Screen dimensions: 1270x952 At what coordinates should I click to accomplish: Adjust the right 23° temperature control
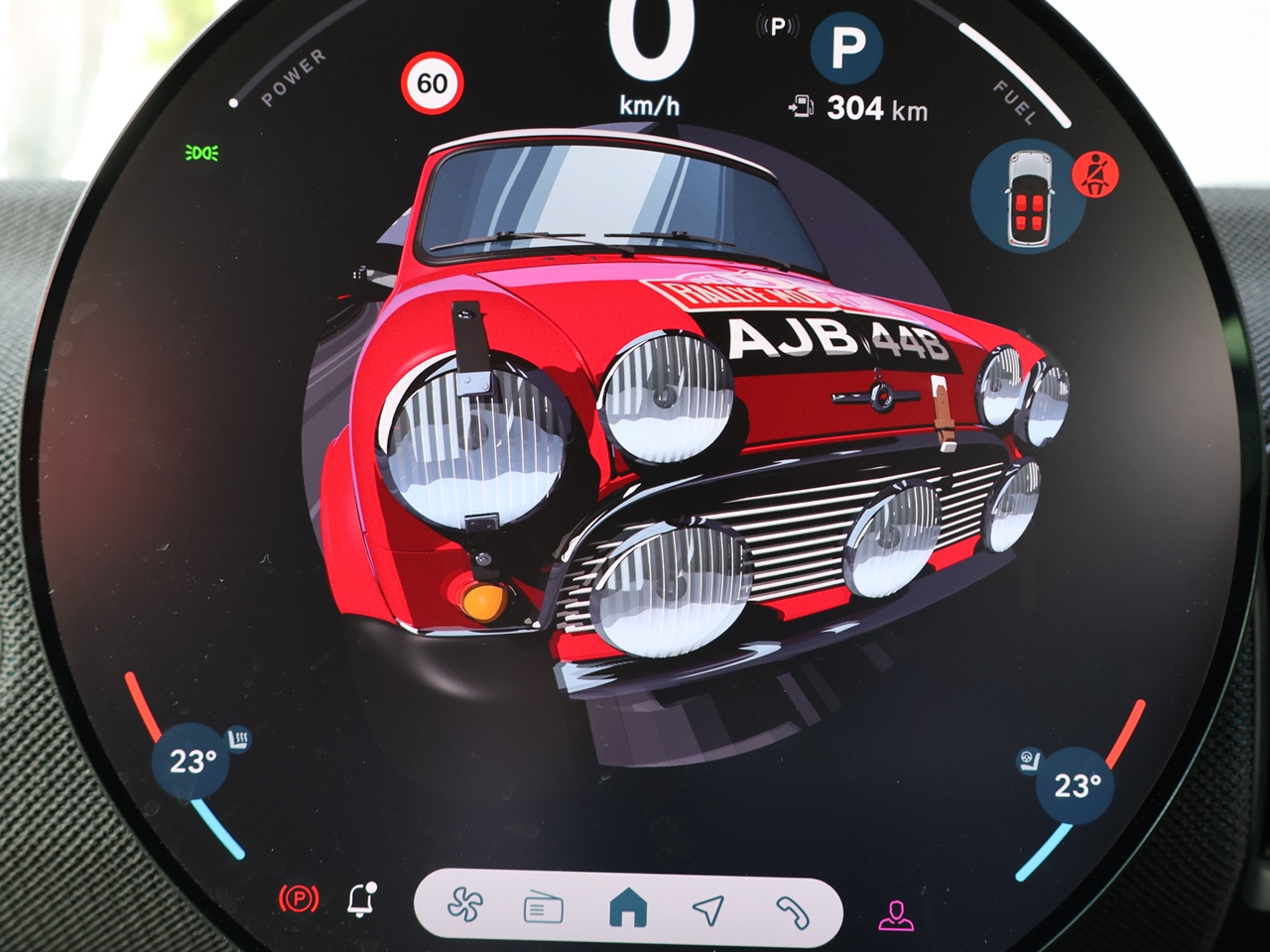pyautogui.click(x=1076, y=786)
